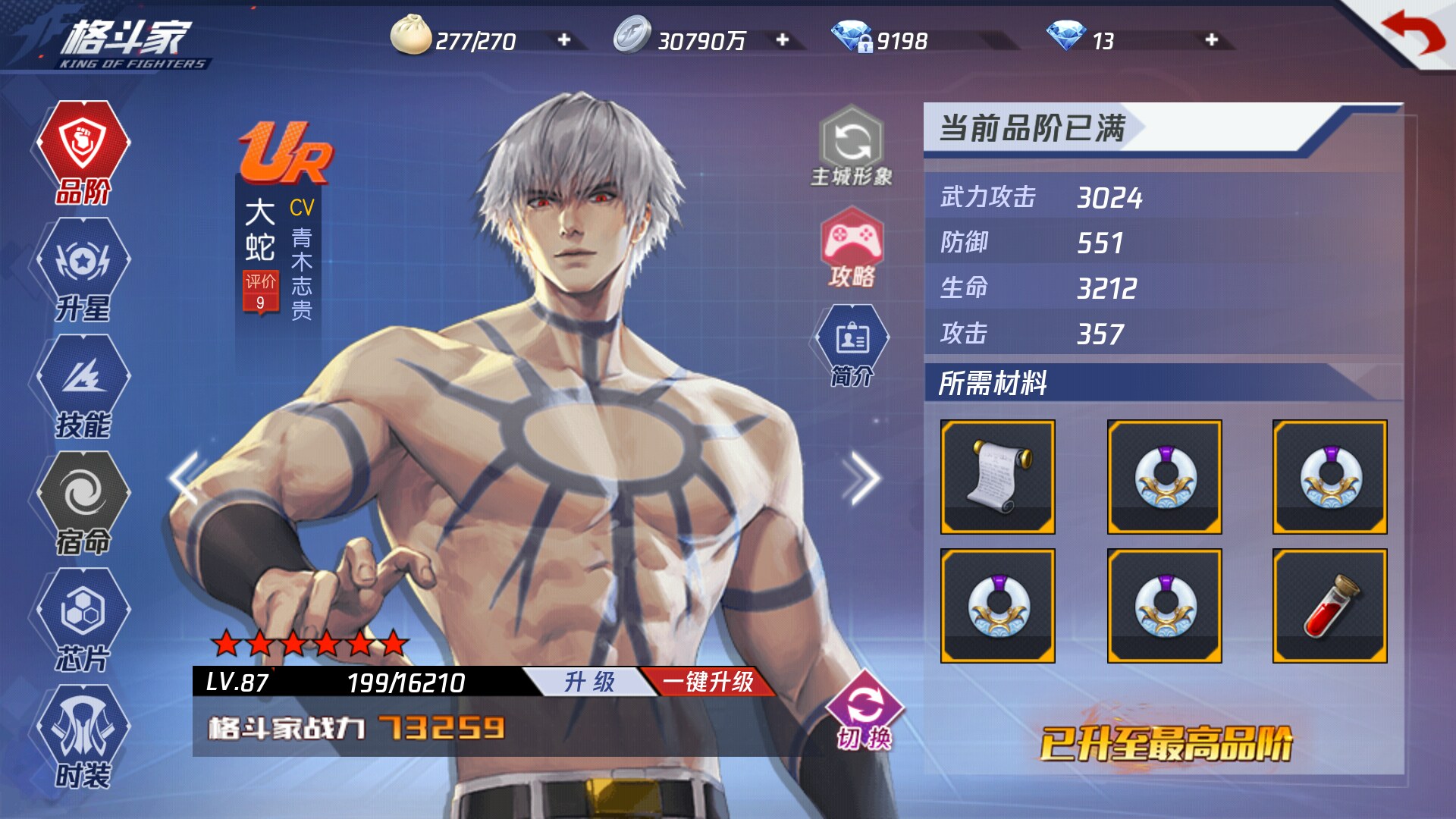This screenshot has width=1456, height=819.
Task: Select the scroll material slot
Action: point(997,477)
